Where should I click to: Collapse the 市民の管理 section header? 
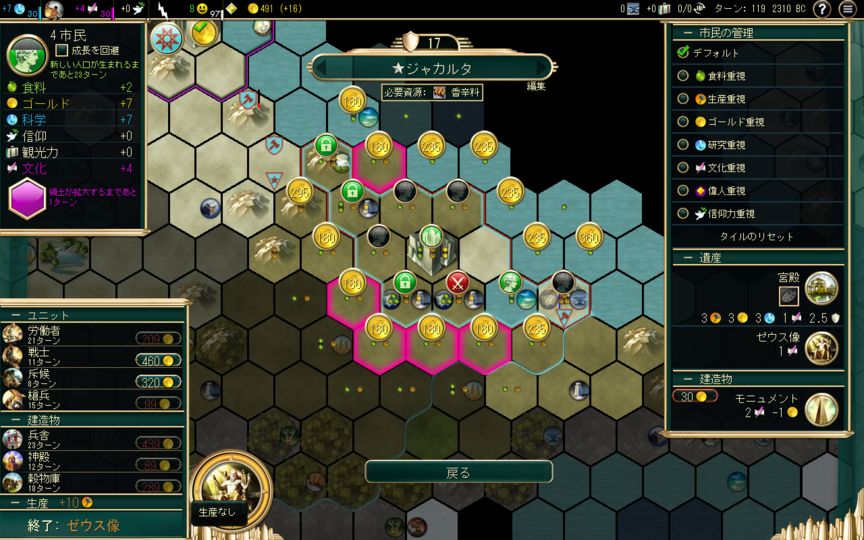755,33
